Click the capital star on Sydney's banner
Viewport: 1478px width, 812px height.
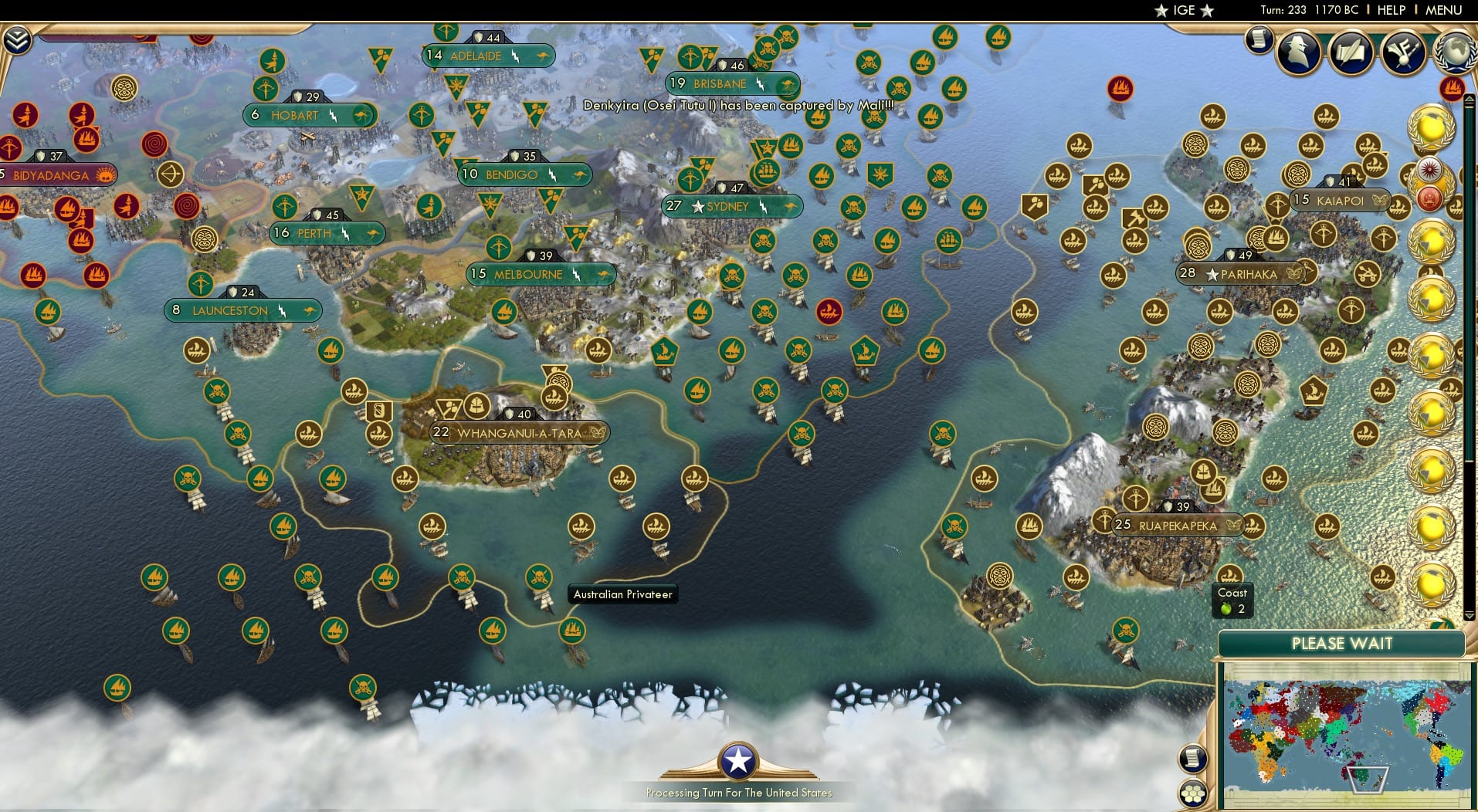699,207
